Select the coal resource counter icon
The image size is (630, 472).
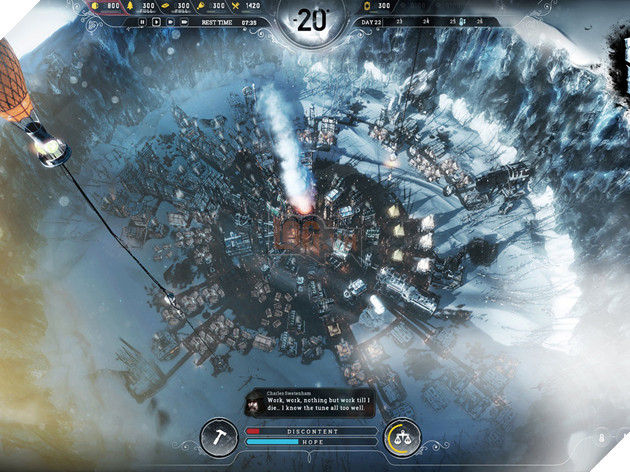click(96, 6)
